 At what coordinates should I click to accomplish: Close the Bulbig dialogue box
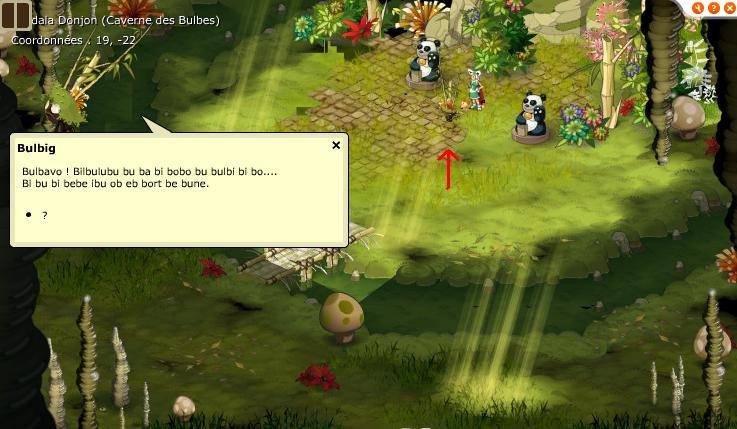point(336,145)
